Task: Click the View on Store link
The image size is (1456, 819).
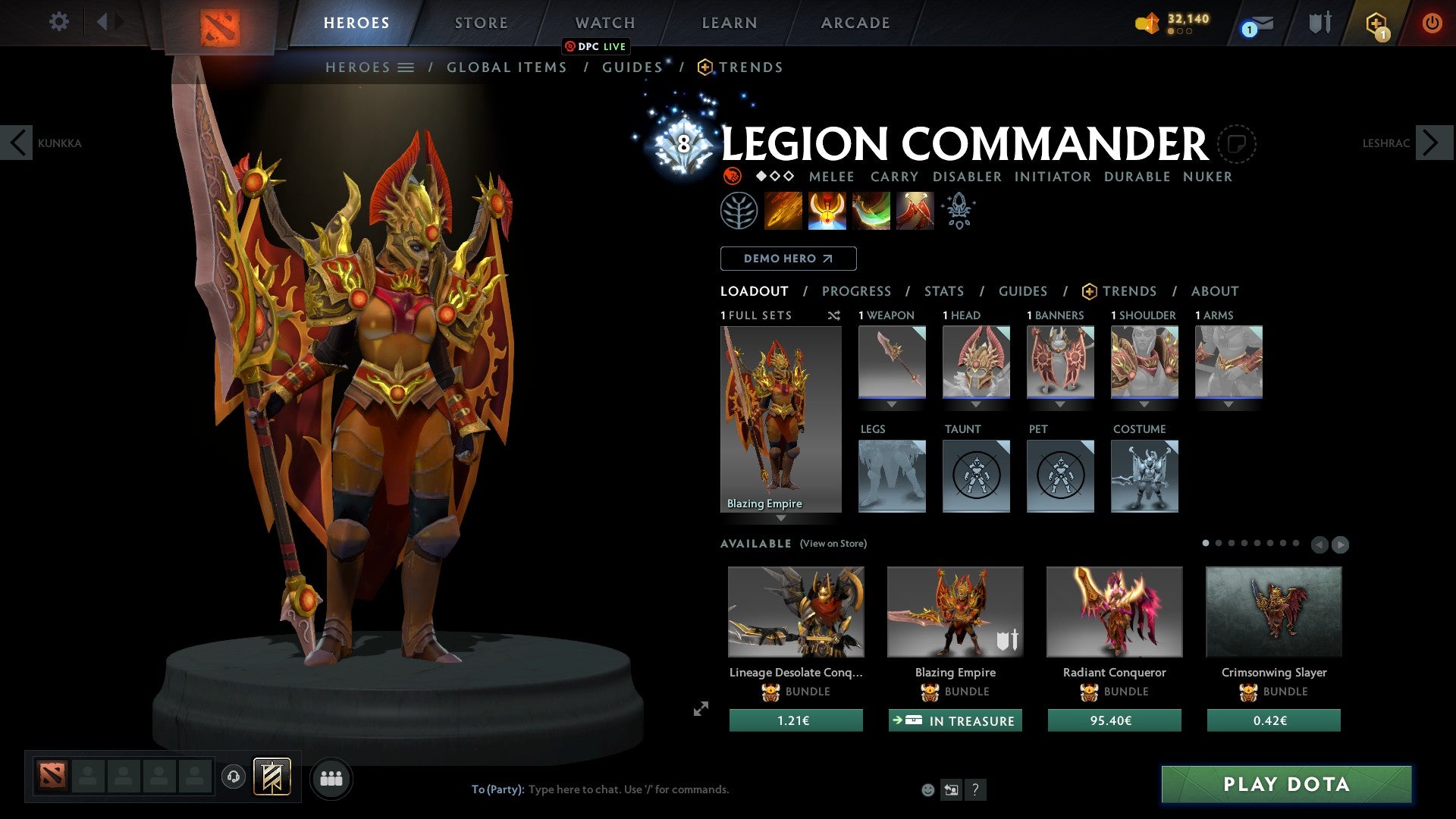Action: (x=833, y=544)
